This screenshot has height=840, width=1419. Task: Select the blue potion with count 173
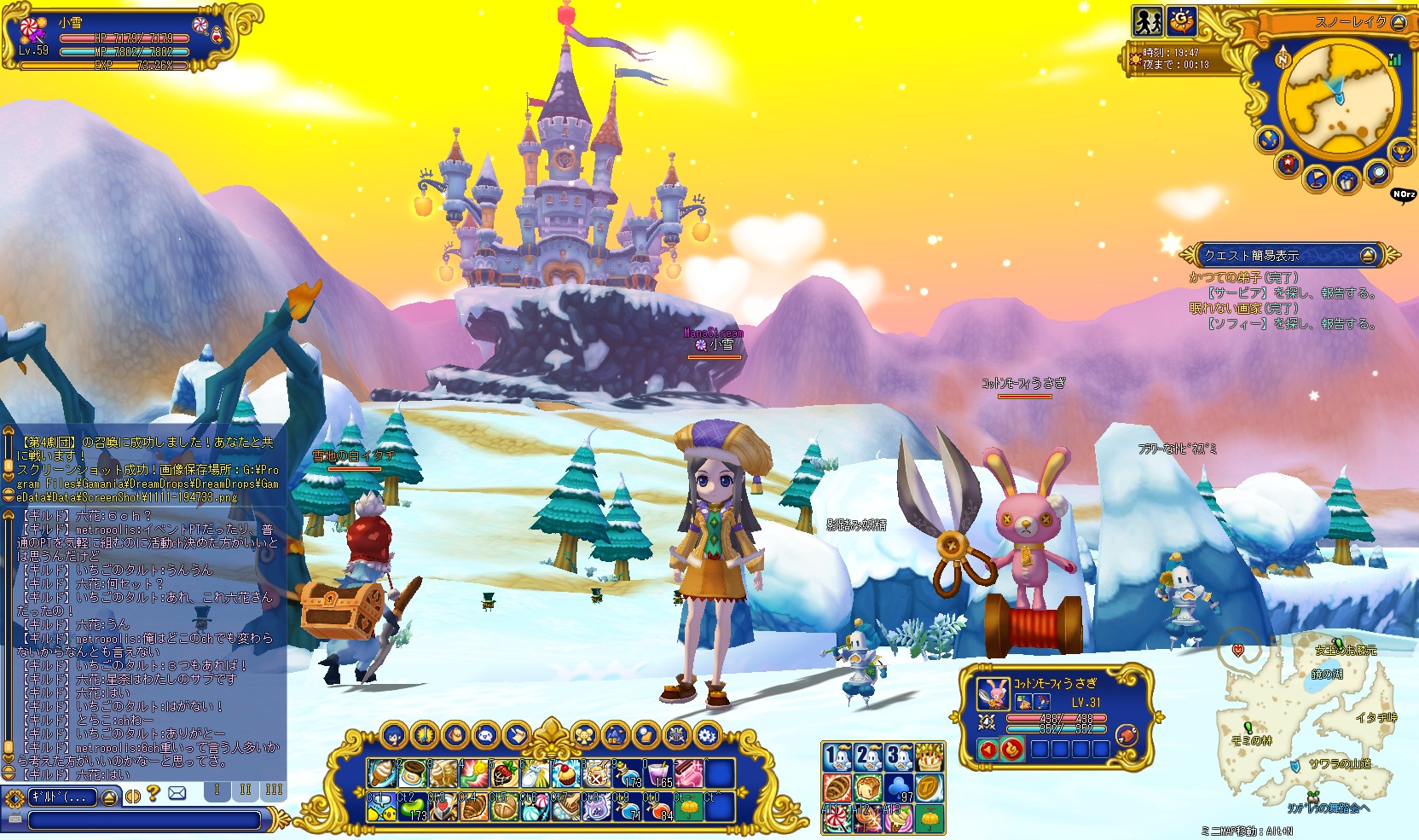coord(627,774)
